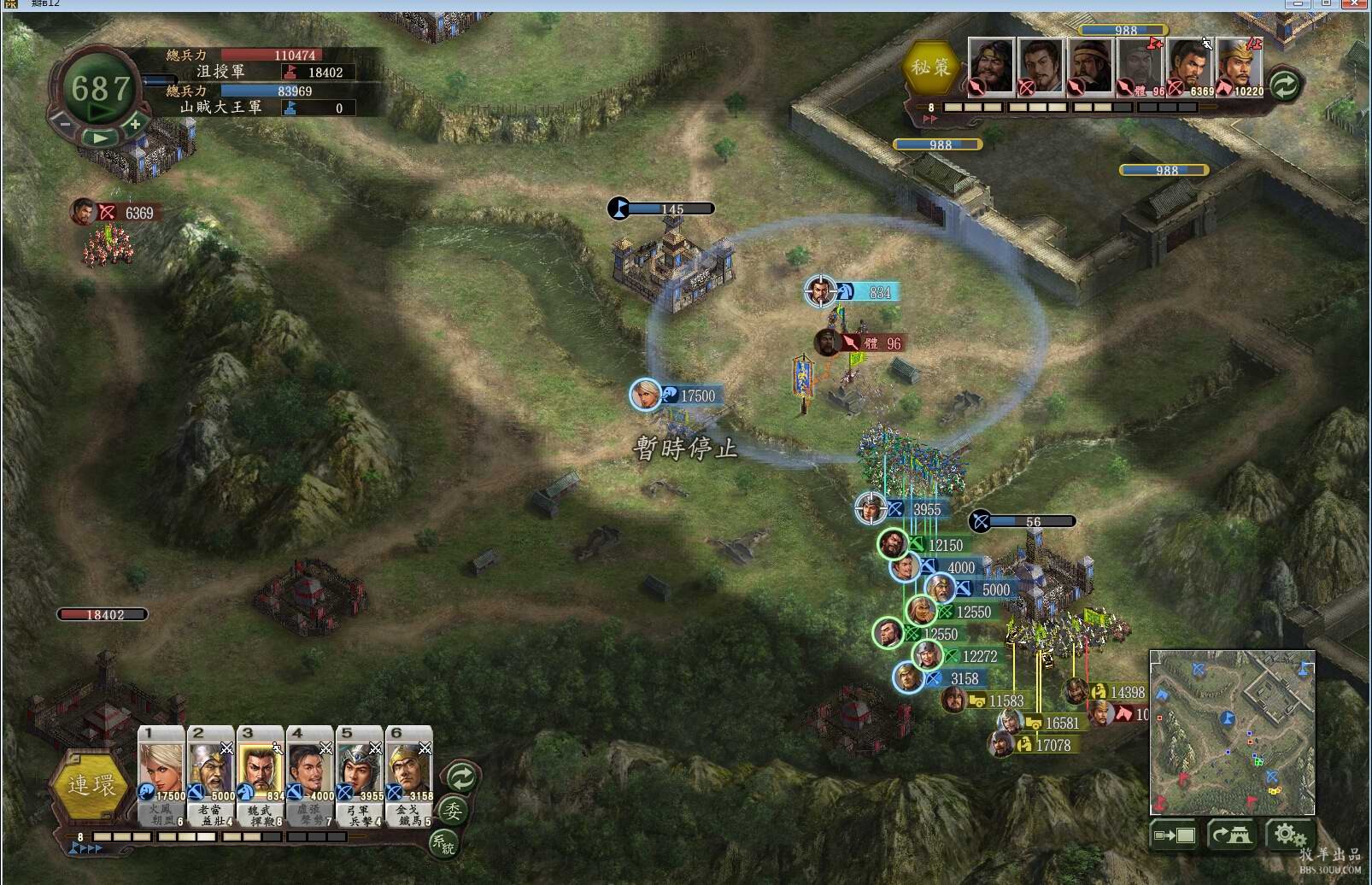
Task: Select officer card 1 with 17500 troops
Action: (161, 773)
